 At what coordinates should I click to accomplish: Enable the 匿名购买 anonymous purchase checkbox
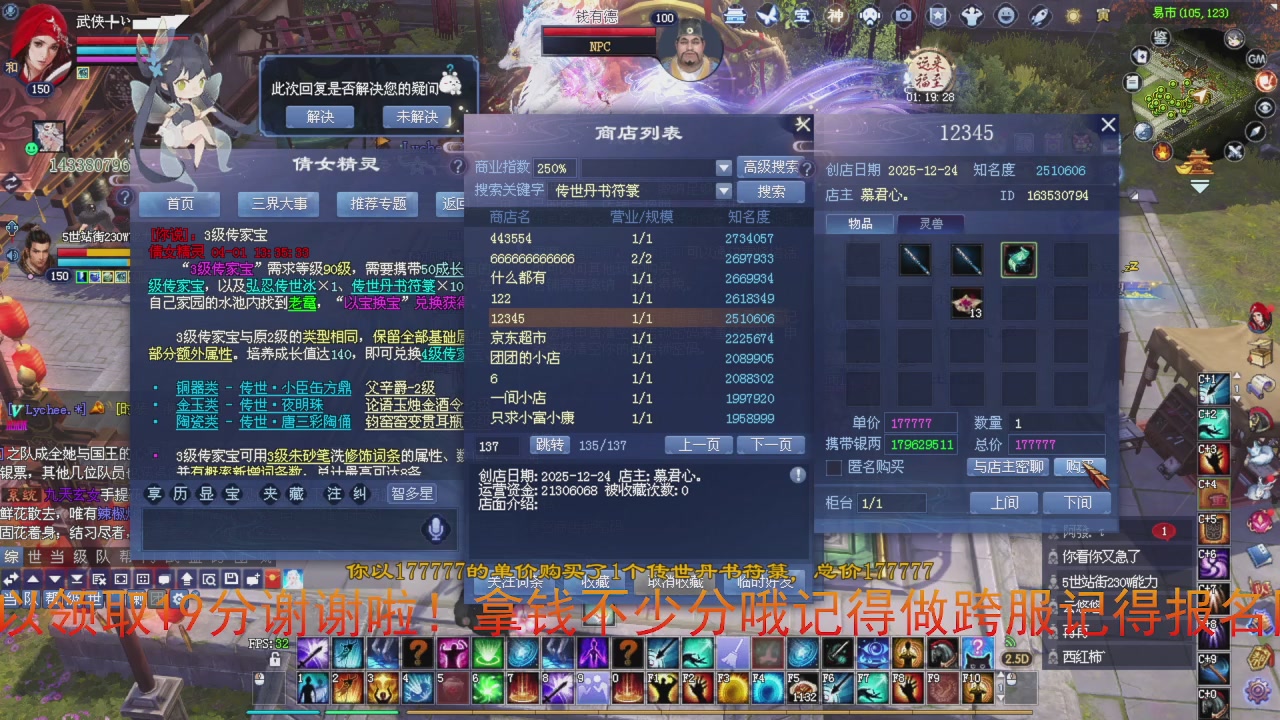coord(836,467)
